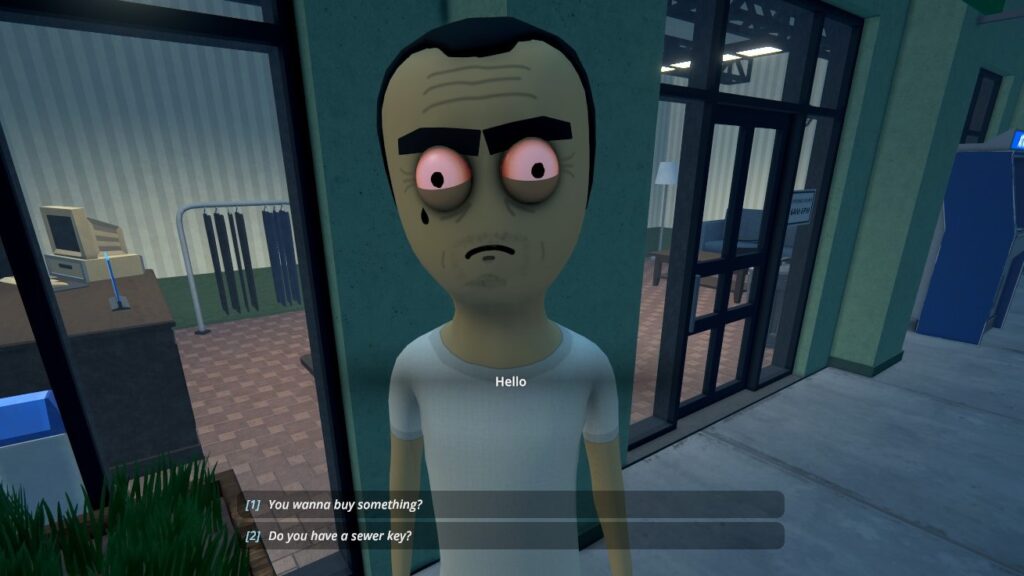Choose "You wanna buy something?" reply

345,505
